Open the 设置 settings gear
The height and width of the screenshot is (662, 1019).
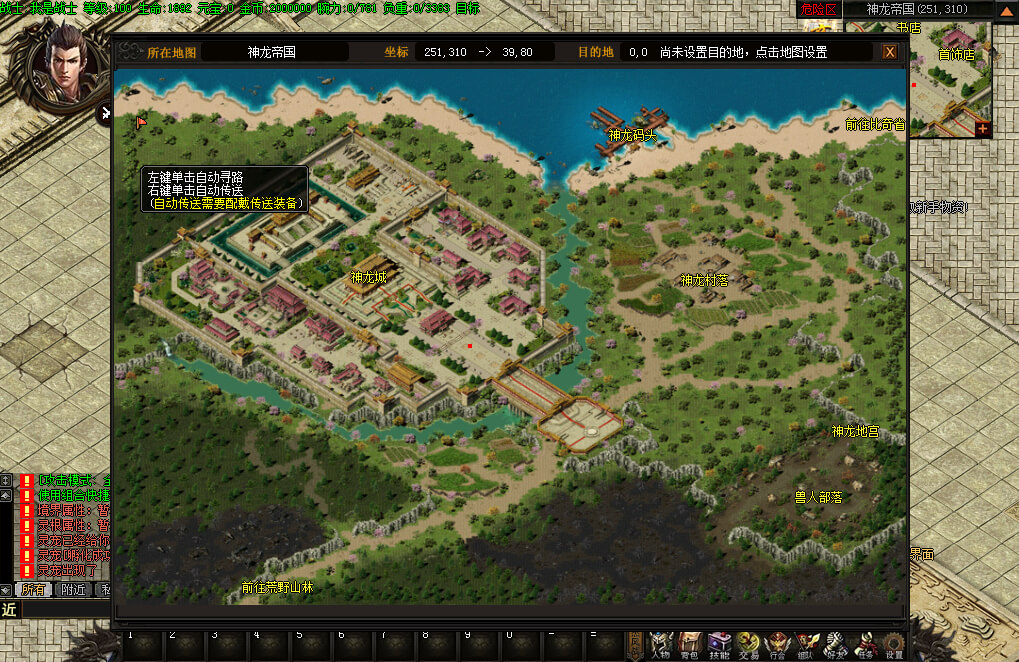coord(894,645)
